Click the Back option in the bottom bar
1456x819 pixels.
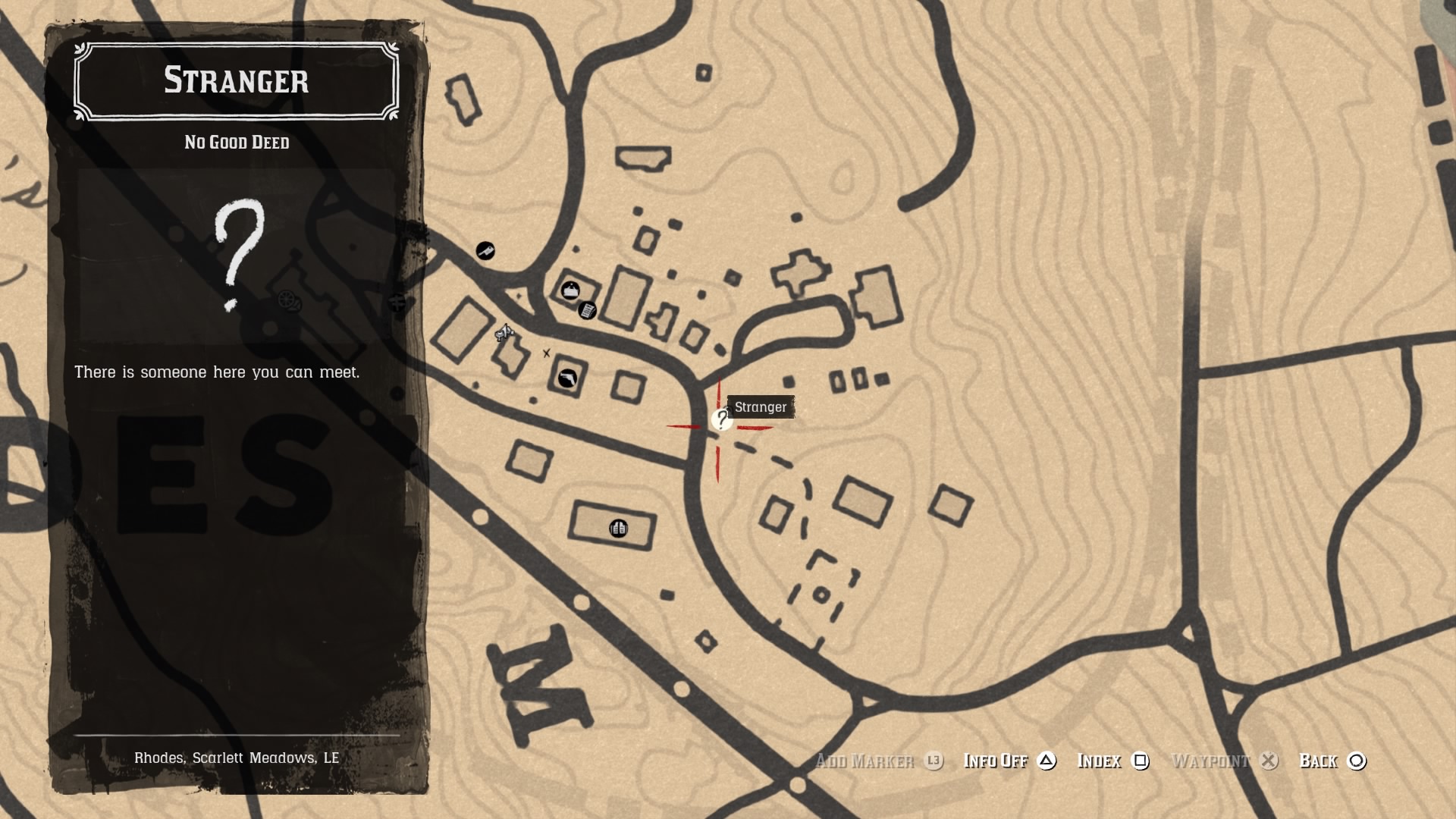point(1319,761)
